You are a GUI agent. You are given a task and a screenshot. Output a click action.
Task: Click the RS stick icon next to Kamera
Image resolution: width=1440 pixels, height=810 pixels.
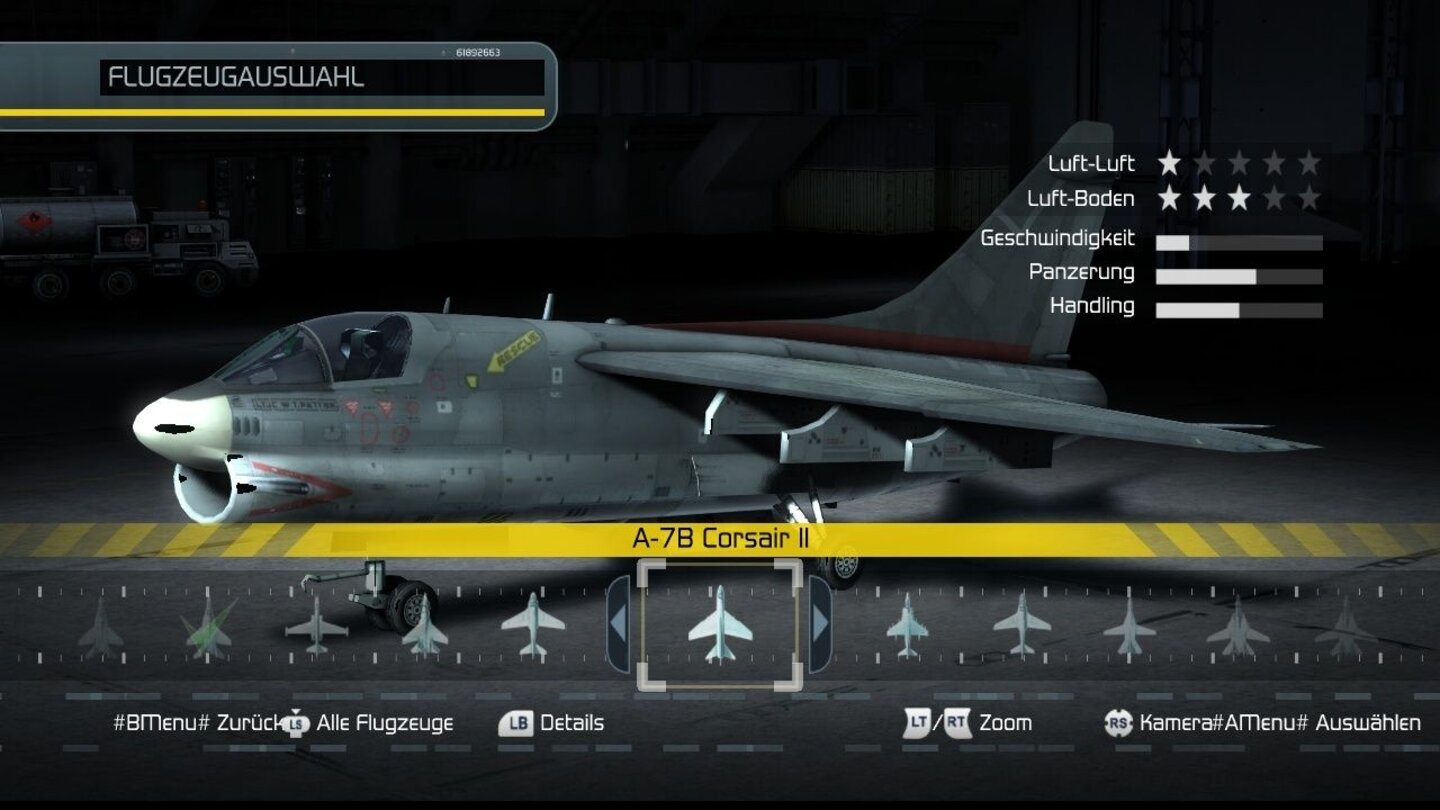click(x=1118, y=721)
